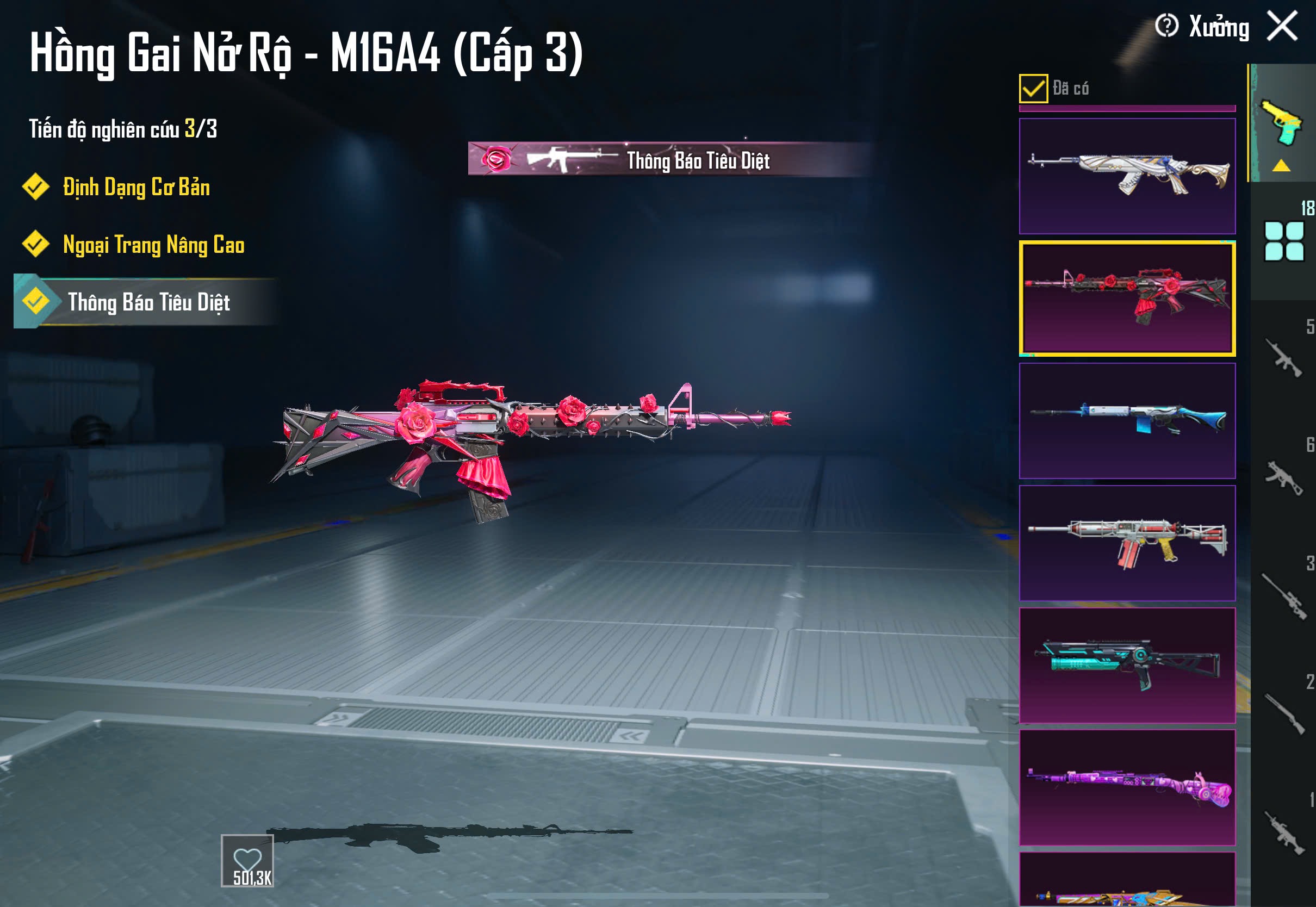Select 'Thông Báo Tiêu Diệt' in the research list
Image resolution: width=1316 pixels, height=907 pixels.
point(148,302)
